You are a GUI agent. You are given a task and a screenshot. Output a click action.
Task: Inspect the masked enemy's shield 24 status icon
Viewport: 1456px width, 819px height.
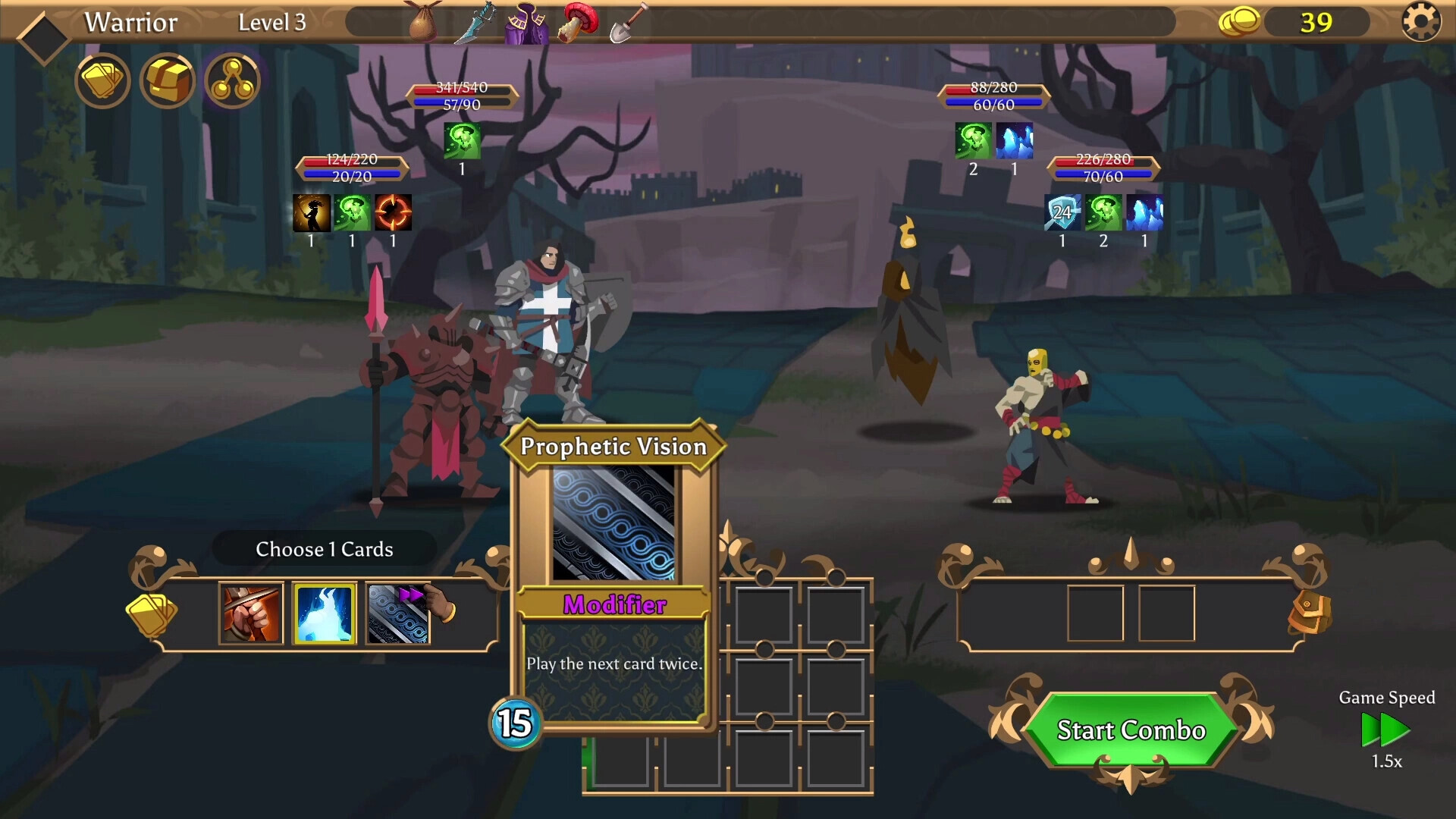(1062, 212)
